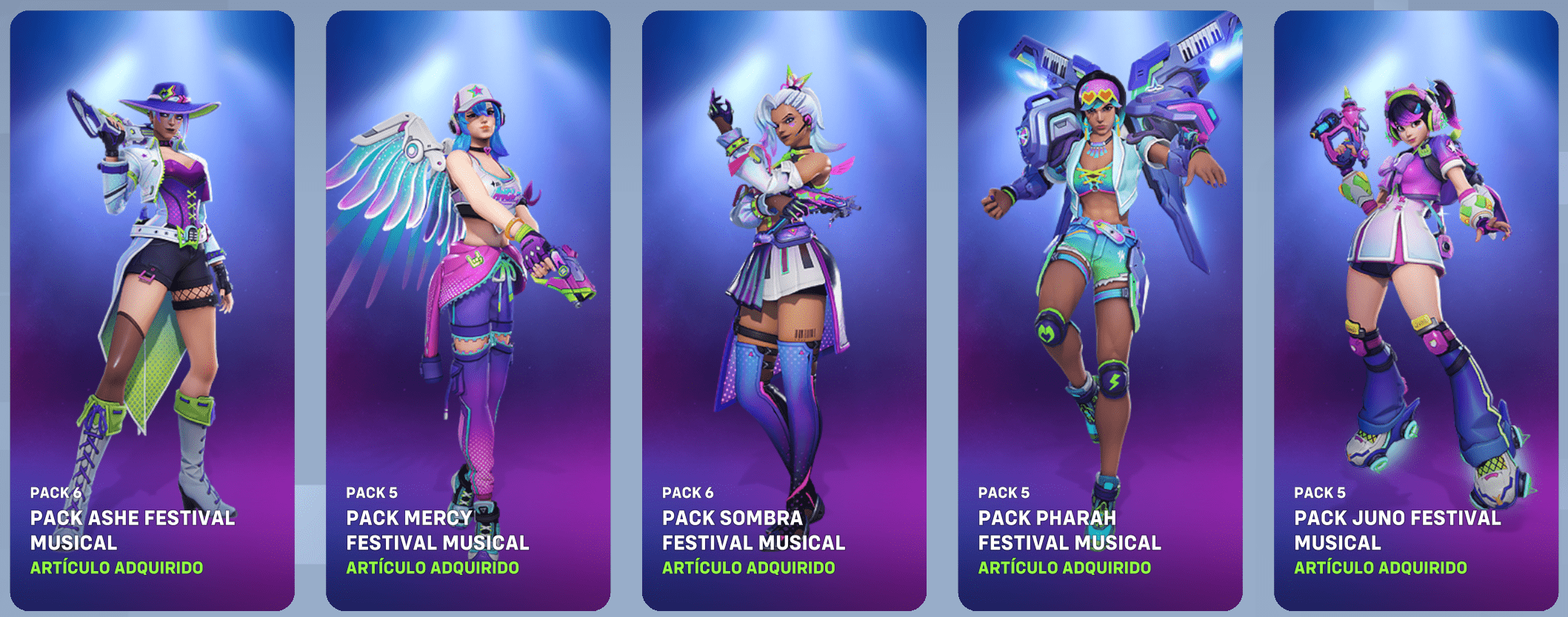View the Pack Pharah Festival Musical card

pyautogui.click(x=1100, y=310)
